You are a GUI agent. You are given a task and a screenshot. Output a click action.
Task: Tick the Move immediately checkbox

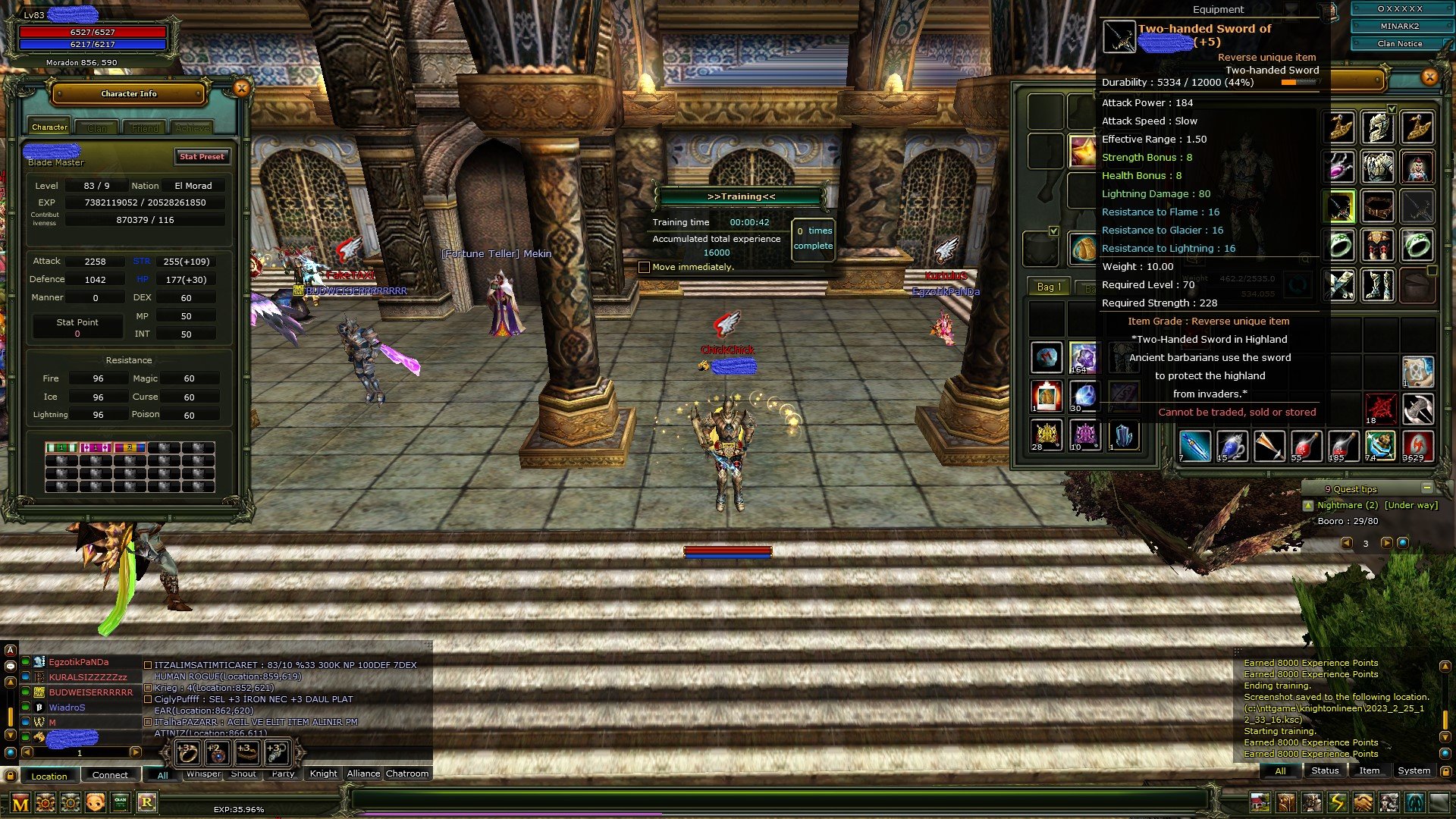[x=644, y=268]
